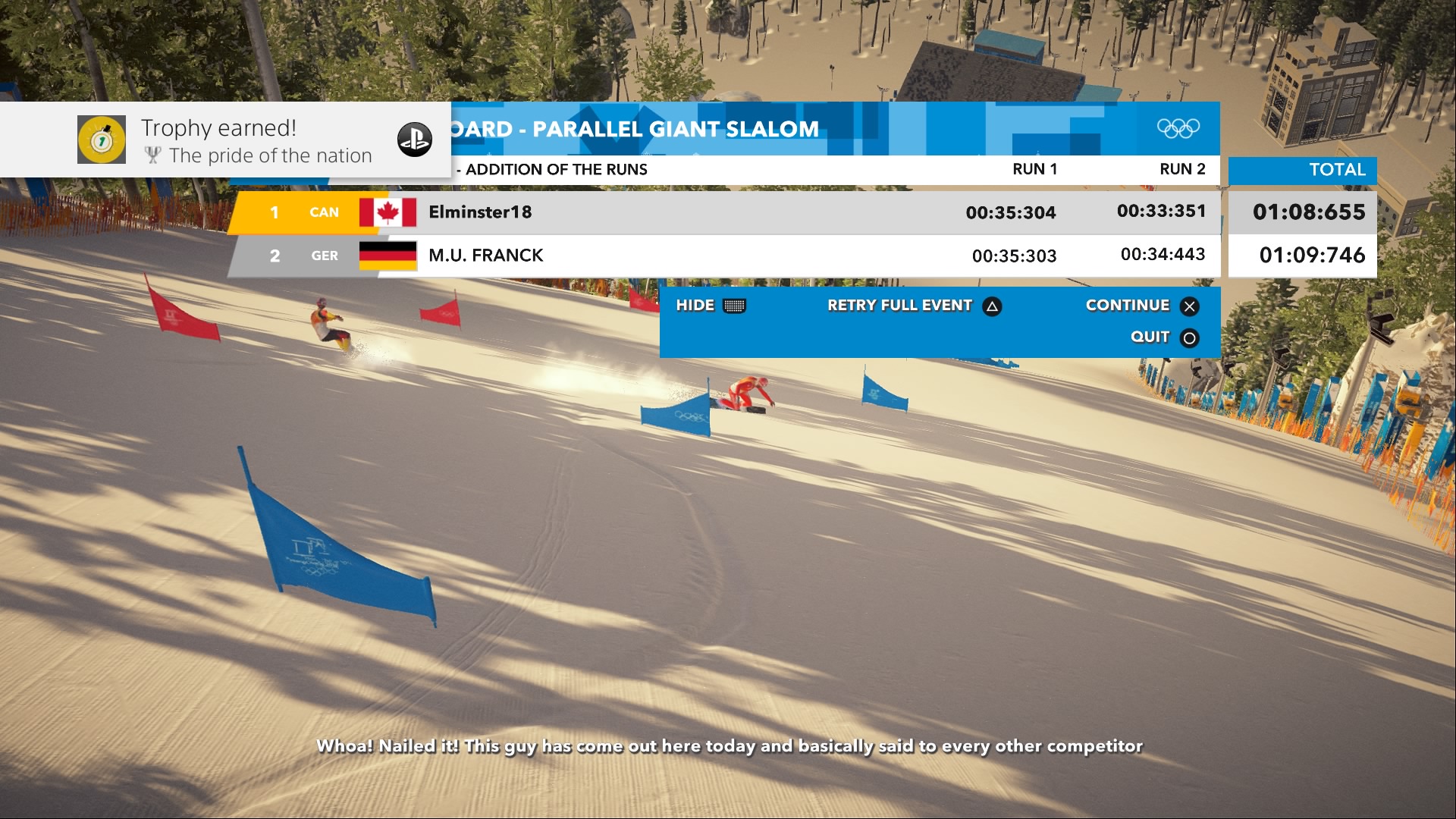Select Elminster18's first-place result row
Screen dimensions: 1456x819
coord(724,212)
